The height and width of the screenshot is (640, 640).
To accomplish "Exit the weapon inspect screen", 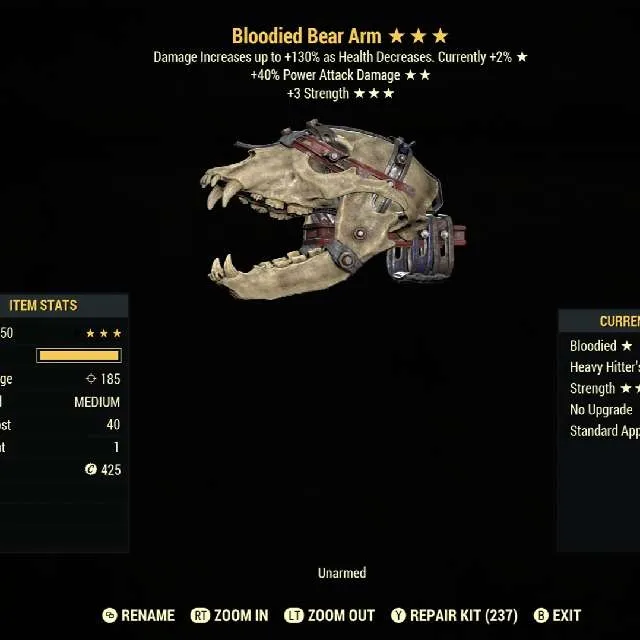I will [558, 616].
